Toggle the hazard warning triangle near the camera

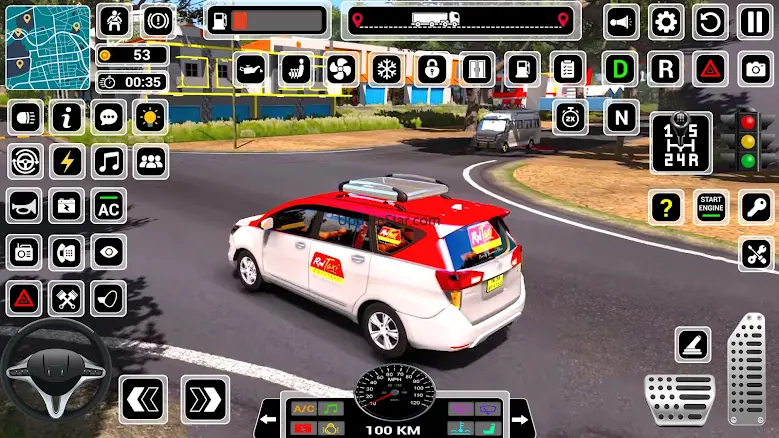710,69
